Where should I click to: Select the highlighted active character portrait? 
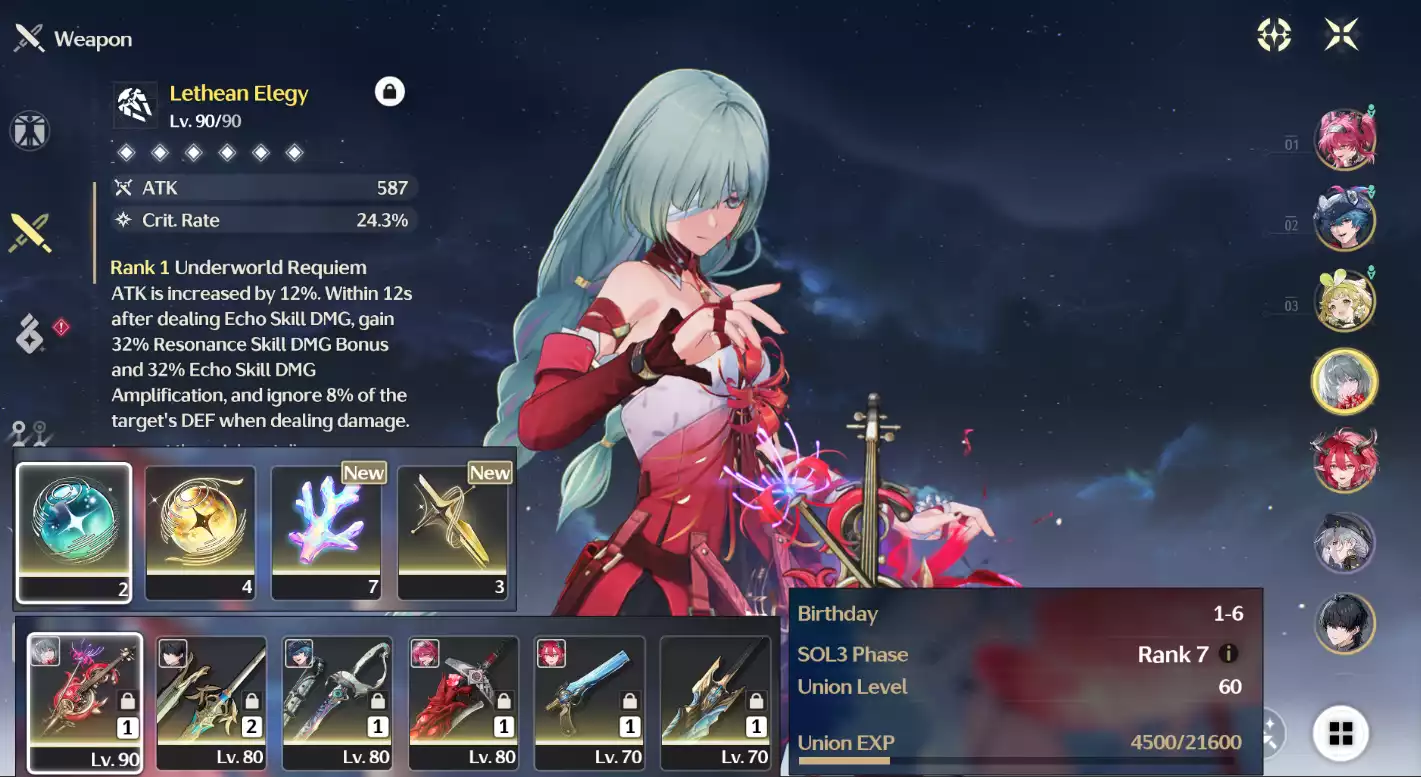tap(1345, 381)
